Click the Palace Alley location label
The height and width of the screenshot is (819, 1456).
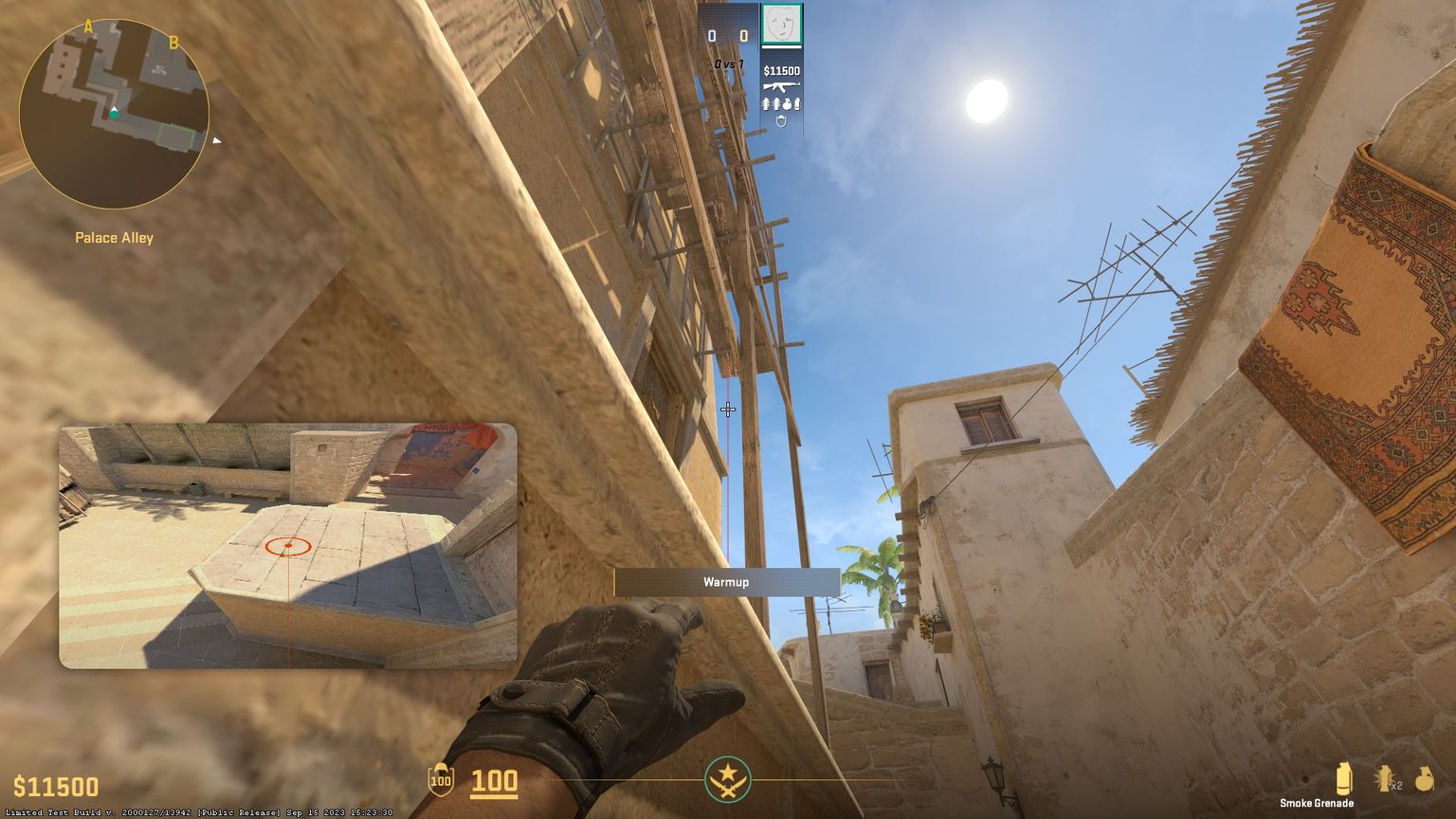[115, 237]
